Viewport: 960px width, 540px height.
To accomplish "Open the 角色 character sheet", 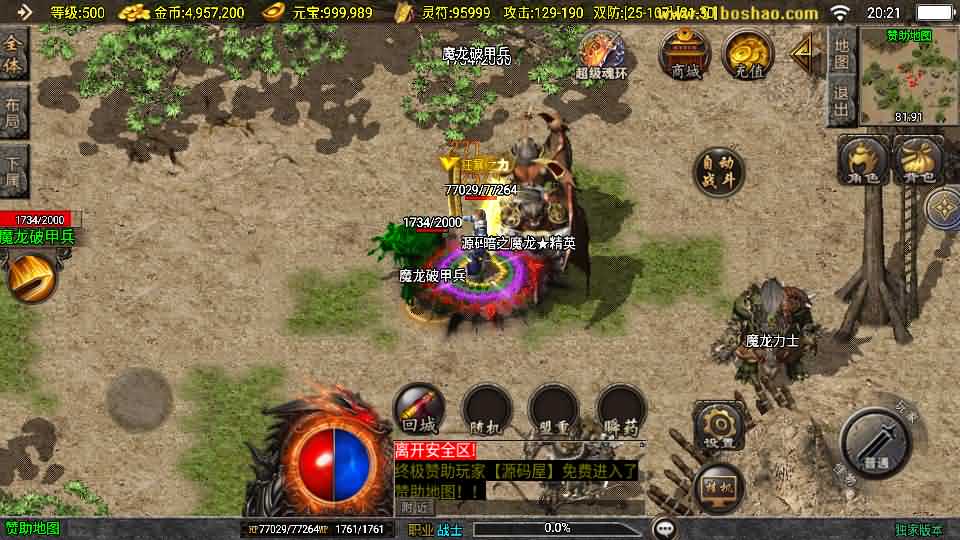I will click(x=863, y=161).
